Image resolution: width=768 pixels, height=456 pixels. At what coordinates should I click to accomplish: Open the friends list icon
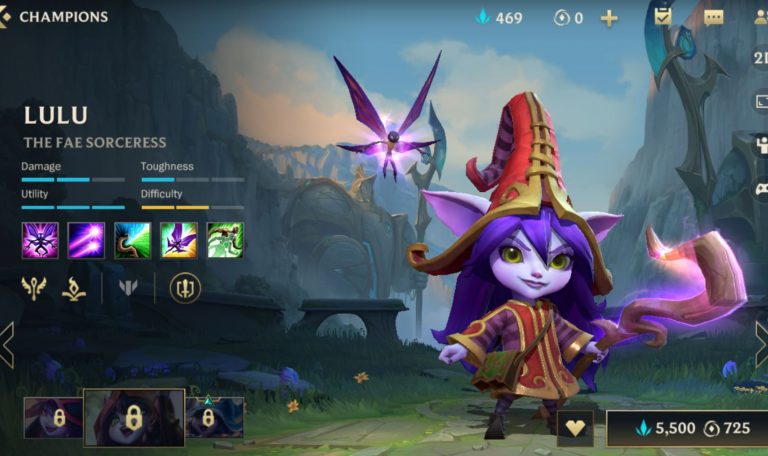click(x=760, y=18)
